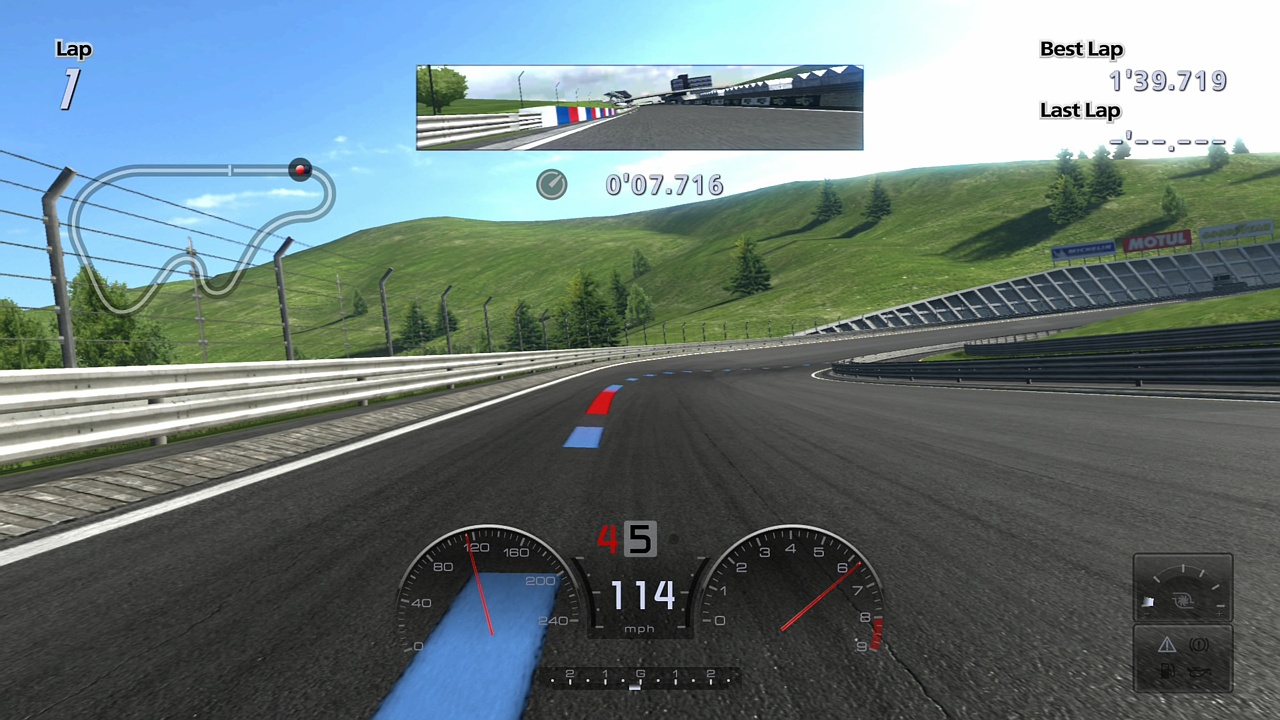Select the oil pressure warning icon
The width and height of the screenshot is (1280, 720).
point(1200,672)
